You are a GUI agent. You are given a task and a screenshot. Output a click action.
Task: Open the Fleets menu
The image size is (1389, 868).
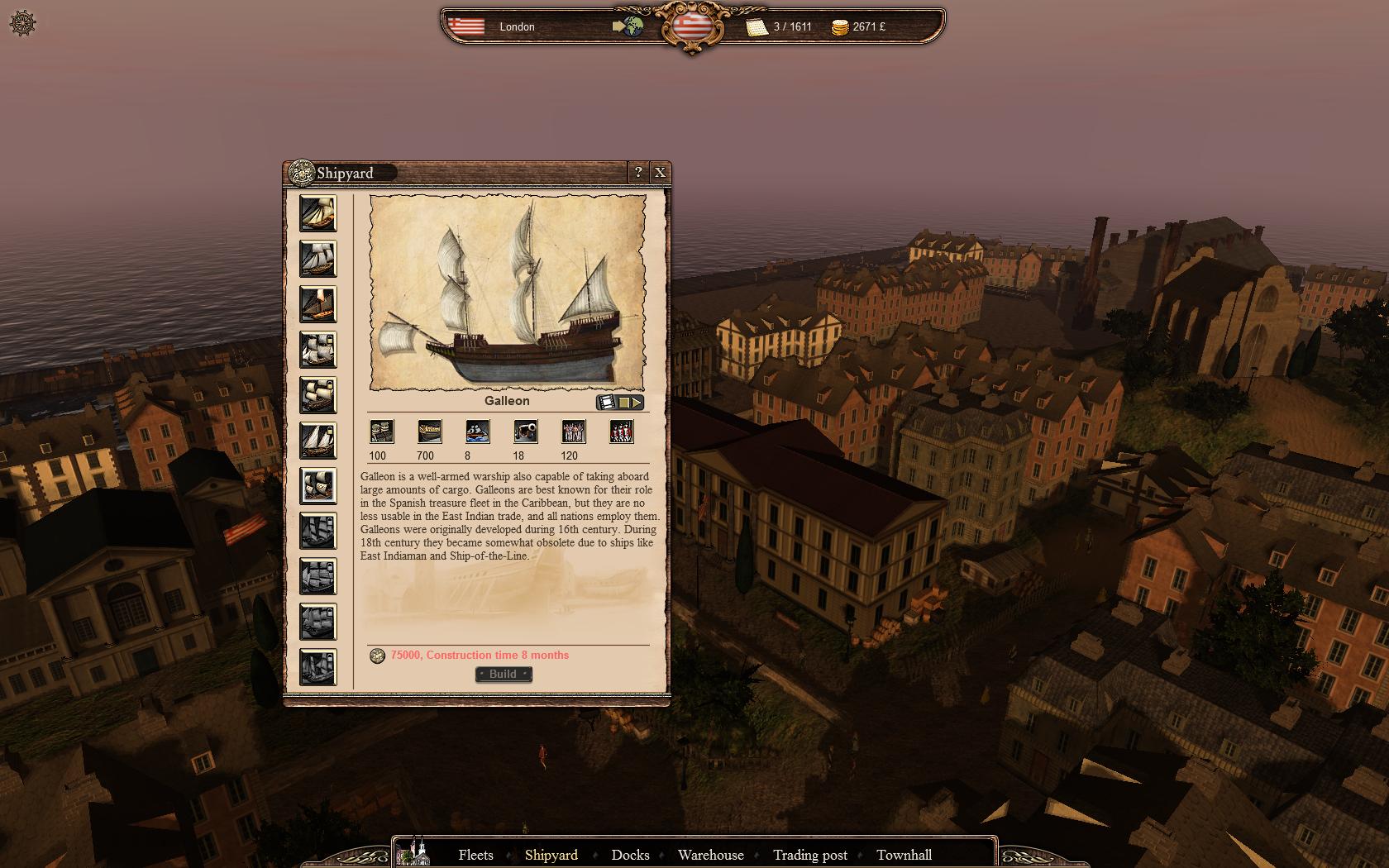[475, 855]
